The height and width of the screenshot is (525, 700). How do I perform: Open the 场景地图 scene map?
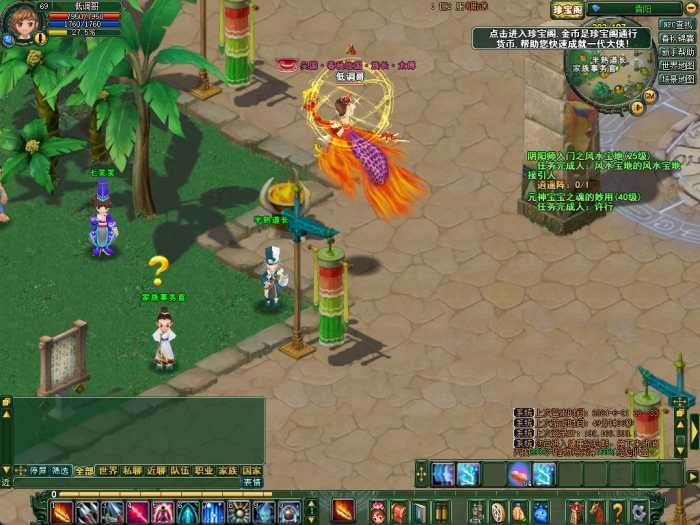tap(678, 78)
